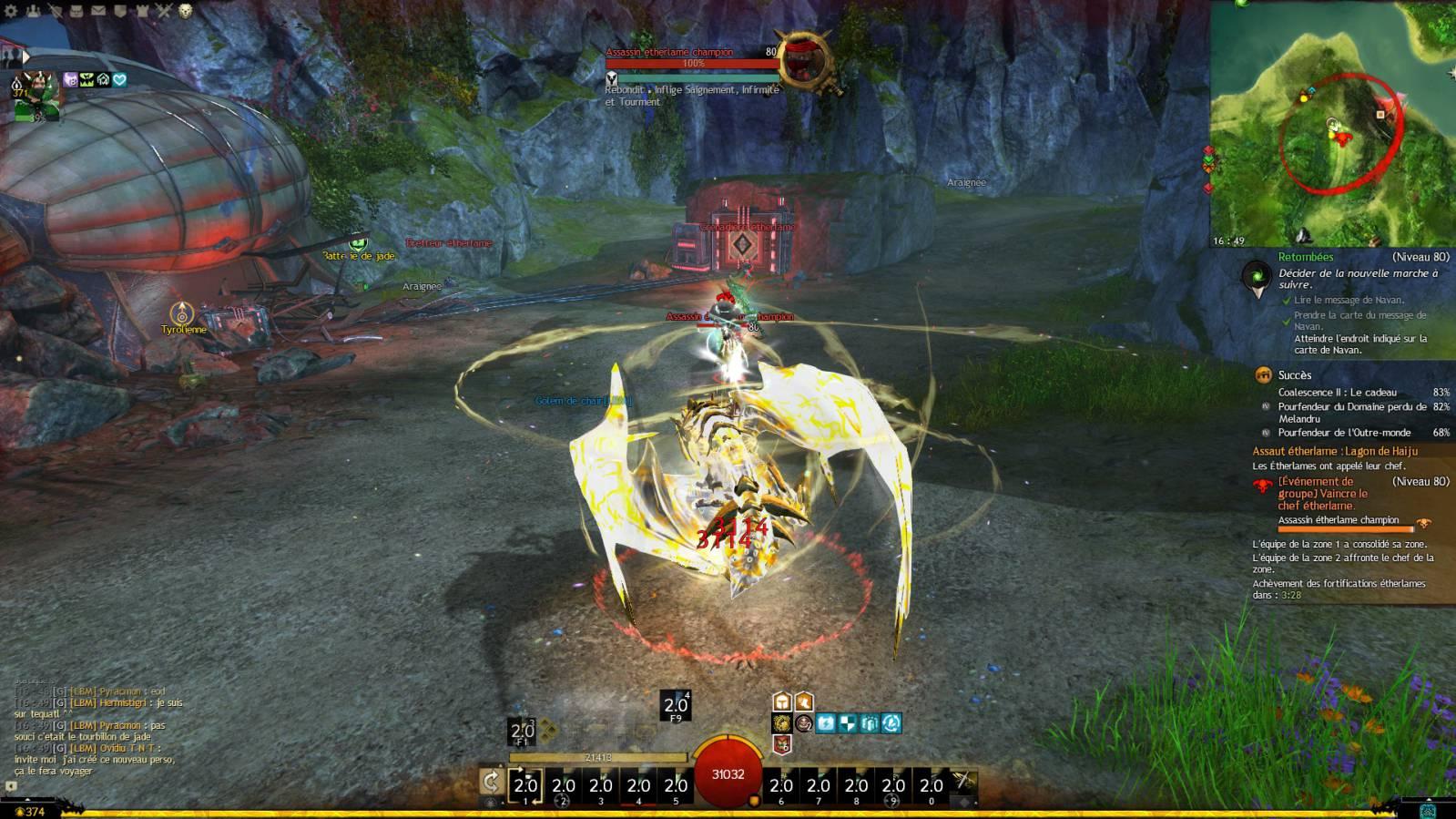Summon mount with the skyscale icon
This screenshot has height=819, width=1456.
963,782
